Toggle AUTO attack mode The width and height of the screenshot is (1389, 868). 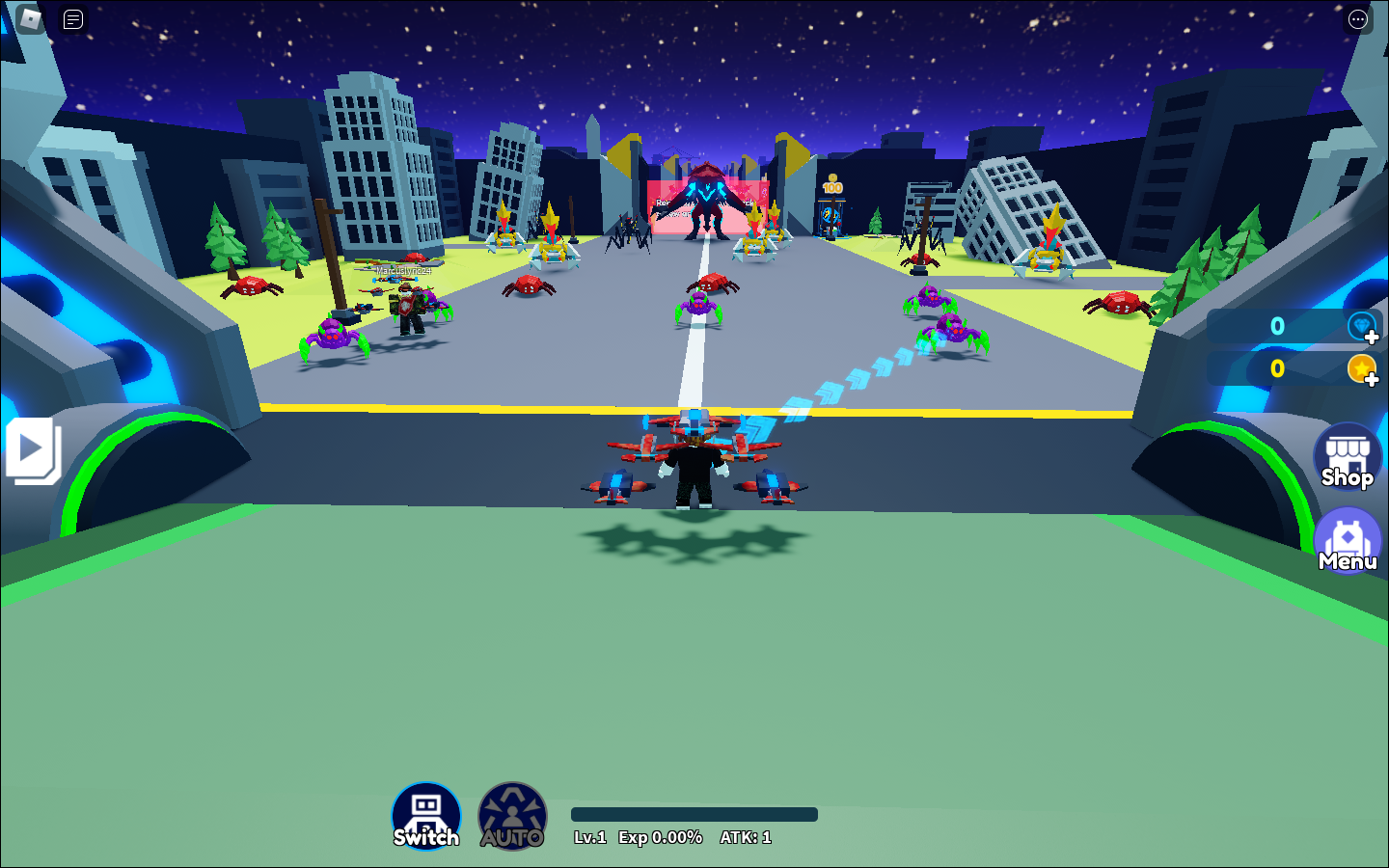tap(511, 815)
